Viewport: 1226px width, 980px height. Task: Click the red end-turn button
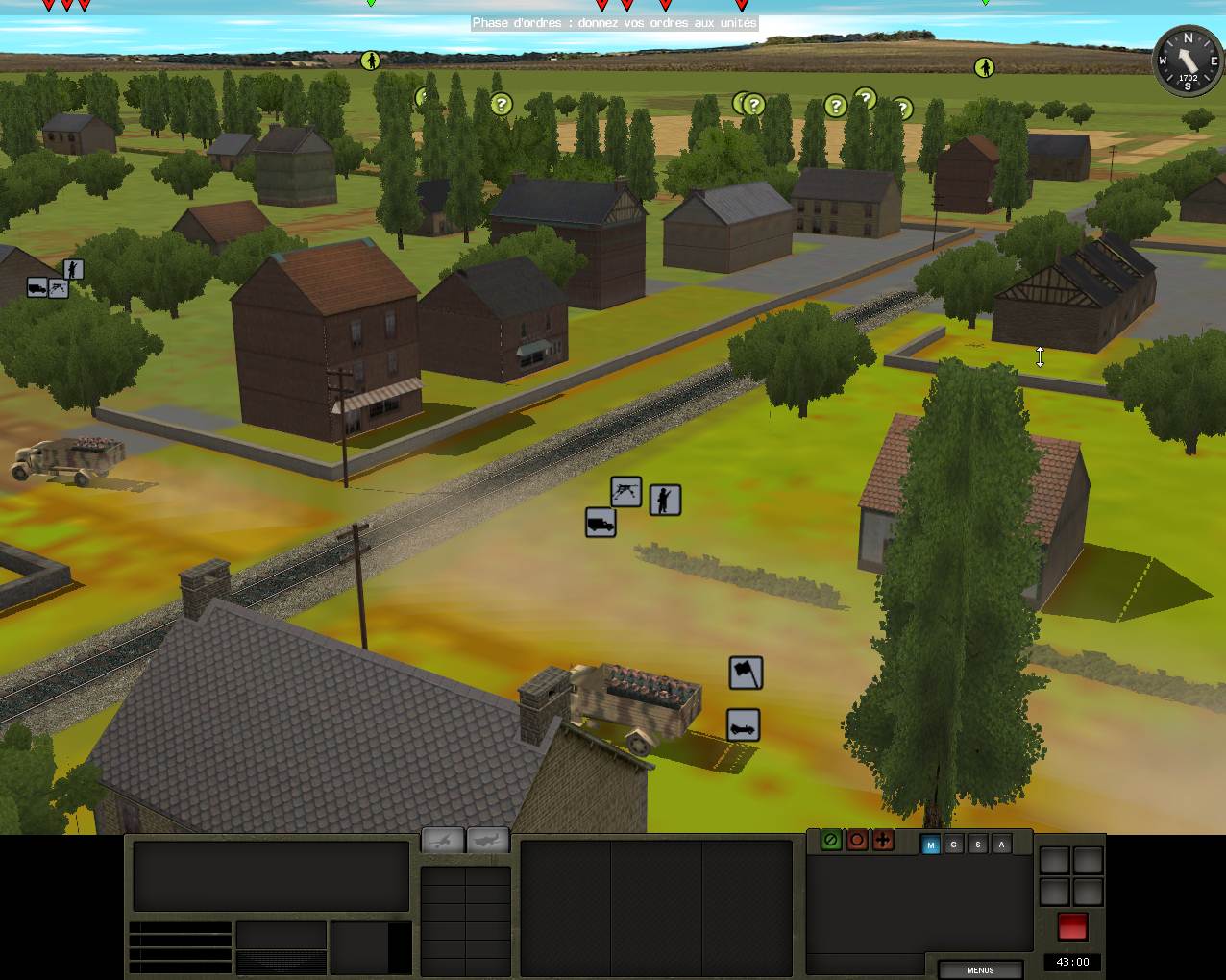(x=1072, y=927)
